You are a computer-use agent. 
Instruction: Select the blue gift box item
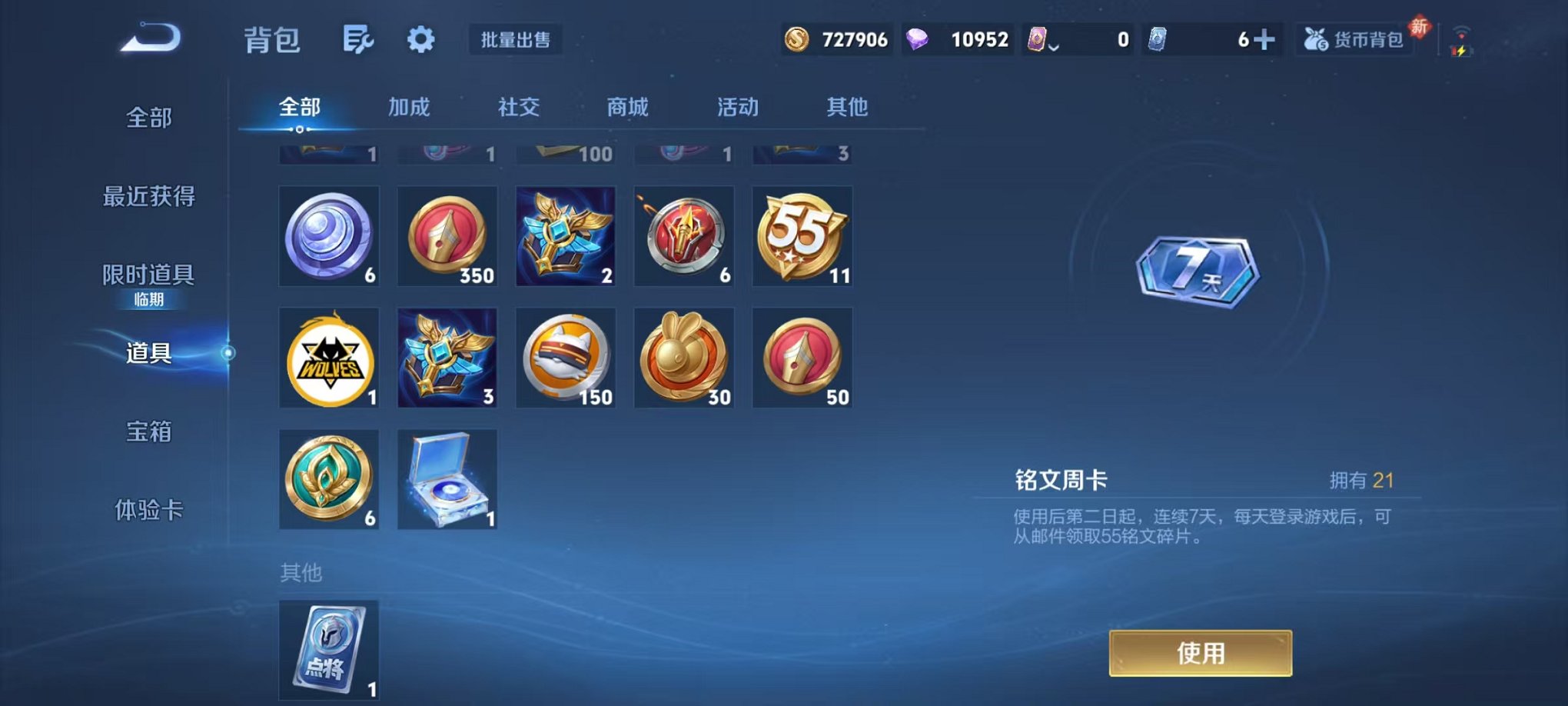[x=447, y=479]
